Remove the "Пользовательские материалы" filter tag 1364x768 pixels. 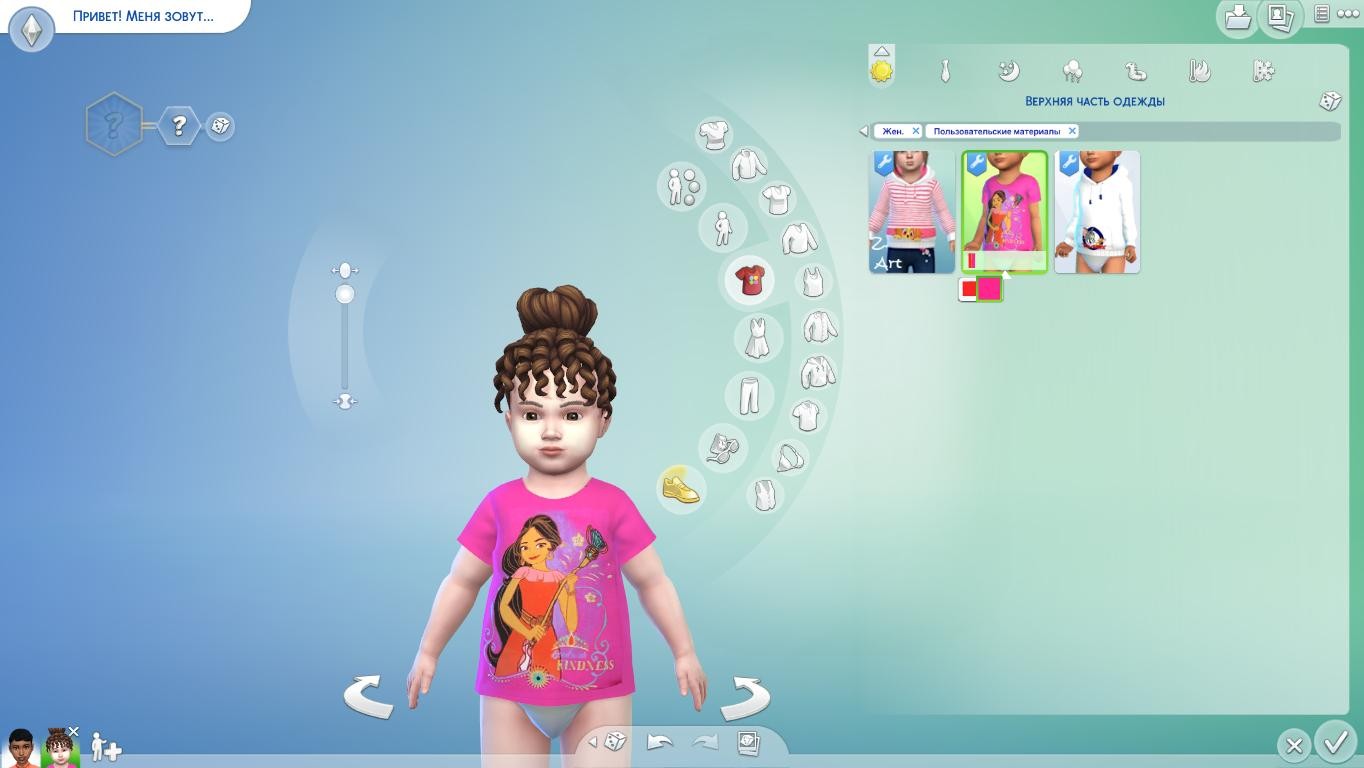tap(1072, 131)
